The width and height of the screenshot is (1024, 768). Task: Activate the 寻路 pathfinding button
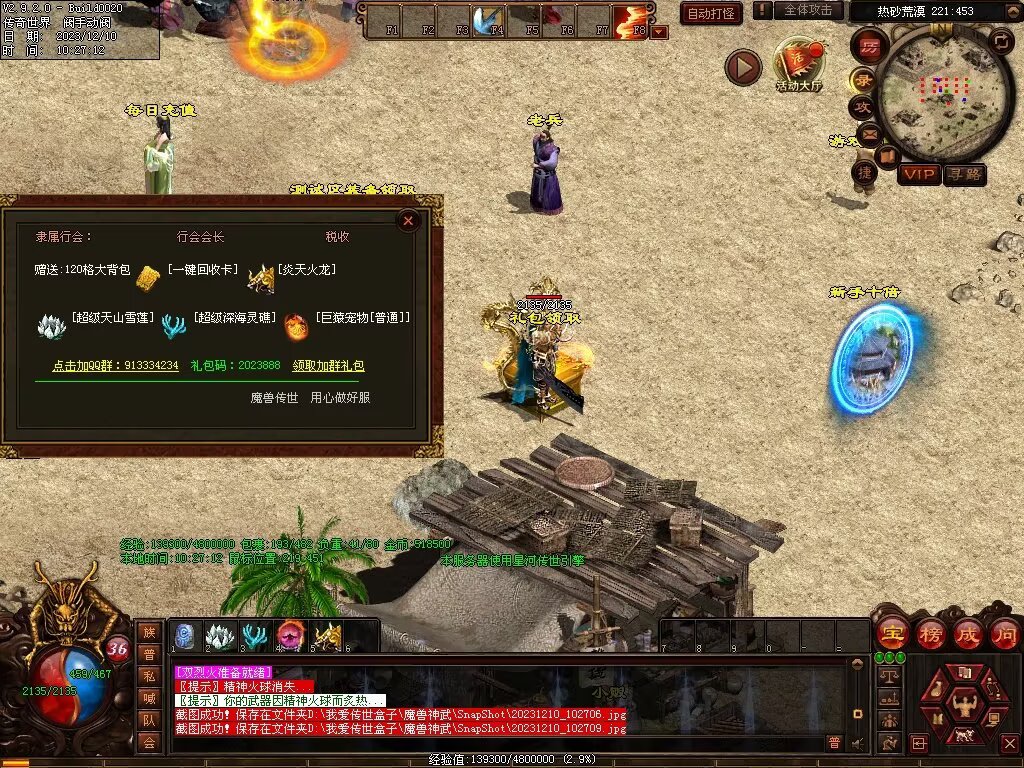coord(964,174)
